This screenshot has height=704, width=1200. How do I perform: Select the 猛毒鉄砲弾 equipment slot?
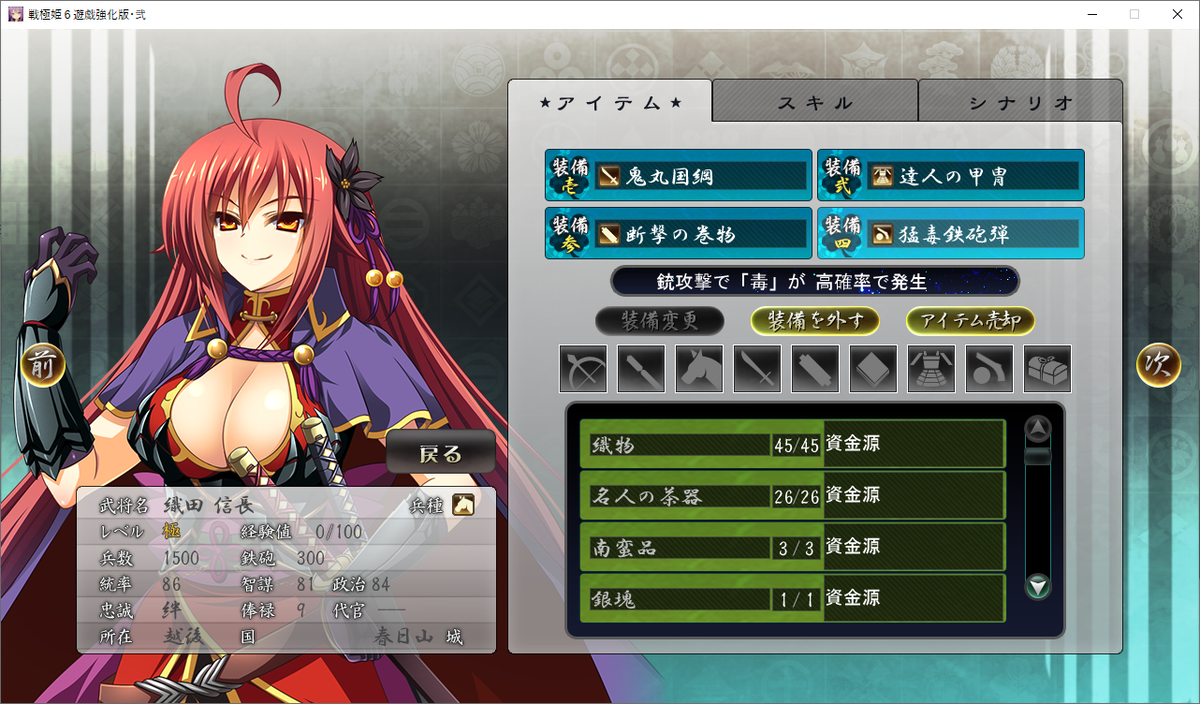coord(950,234)
